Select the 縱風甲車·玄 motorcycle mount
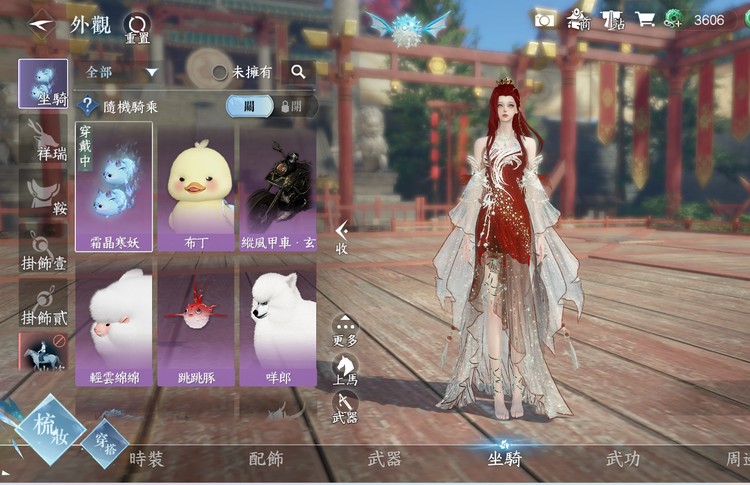The image size is (750, 485). (x=277, y=186)
